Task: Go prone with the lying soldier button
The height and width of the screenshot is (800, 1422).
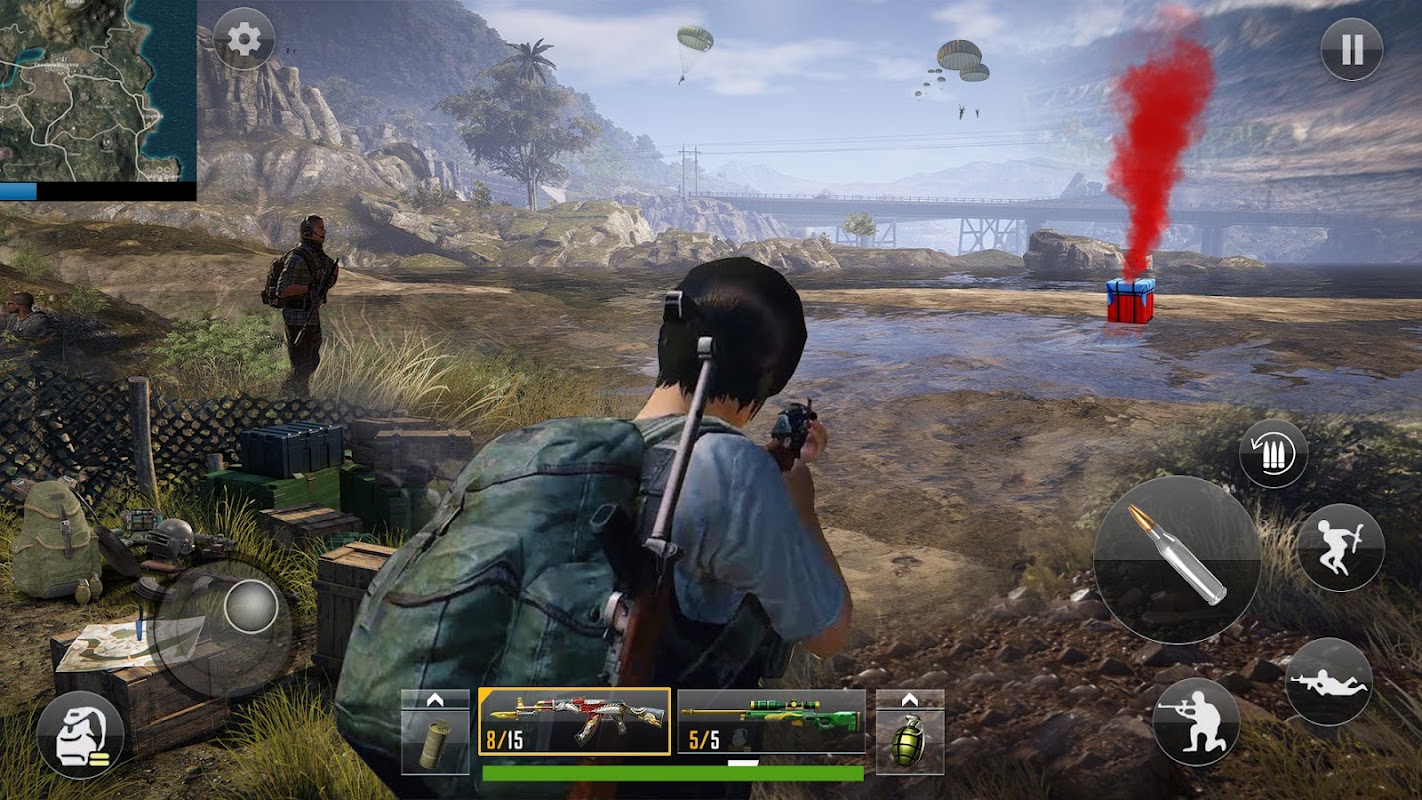Action: click(x=1328, y=681)
